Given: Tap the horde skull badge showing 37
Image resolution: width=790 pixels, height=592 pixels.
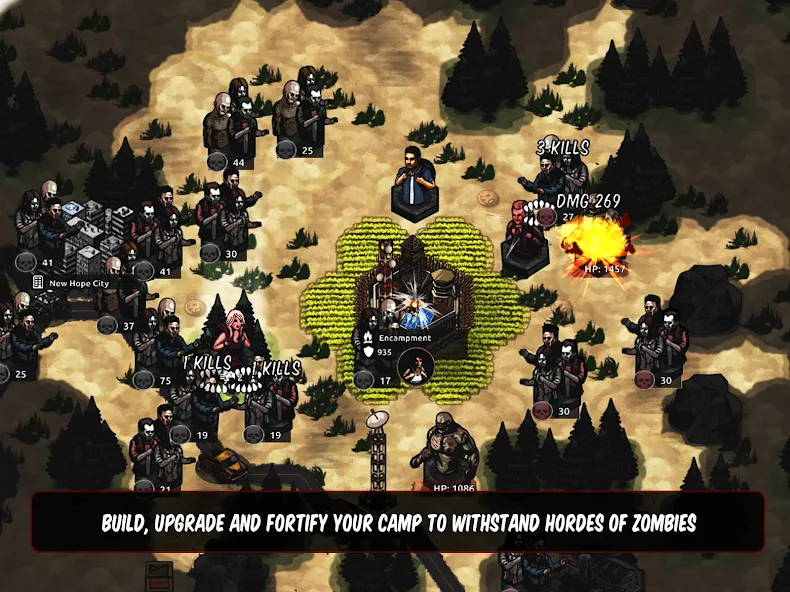Looking at the screenshot, I should [109, 325].
